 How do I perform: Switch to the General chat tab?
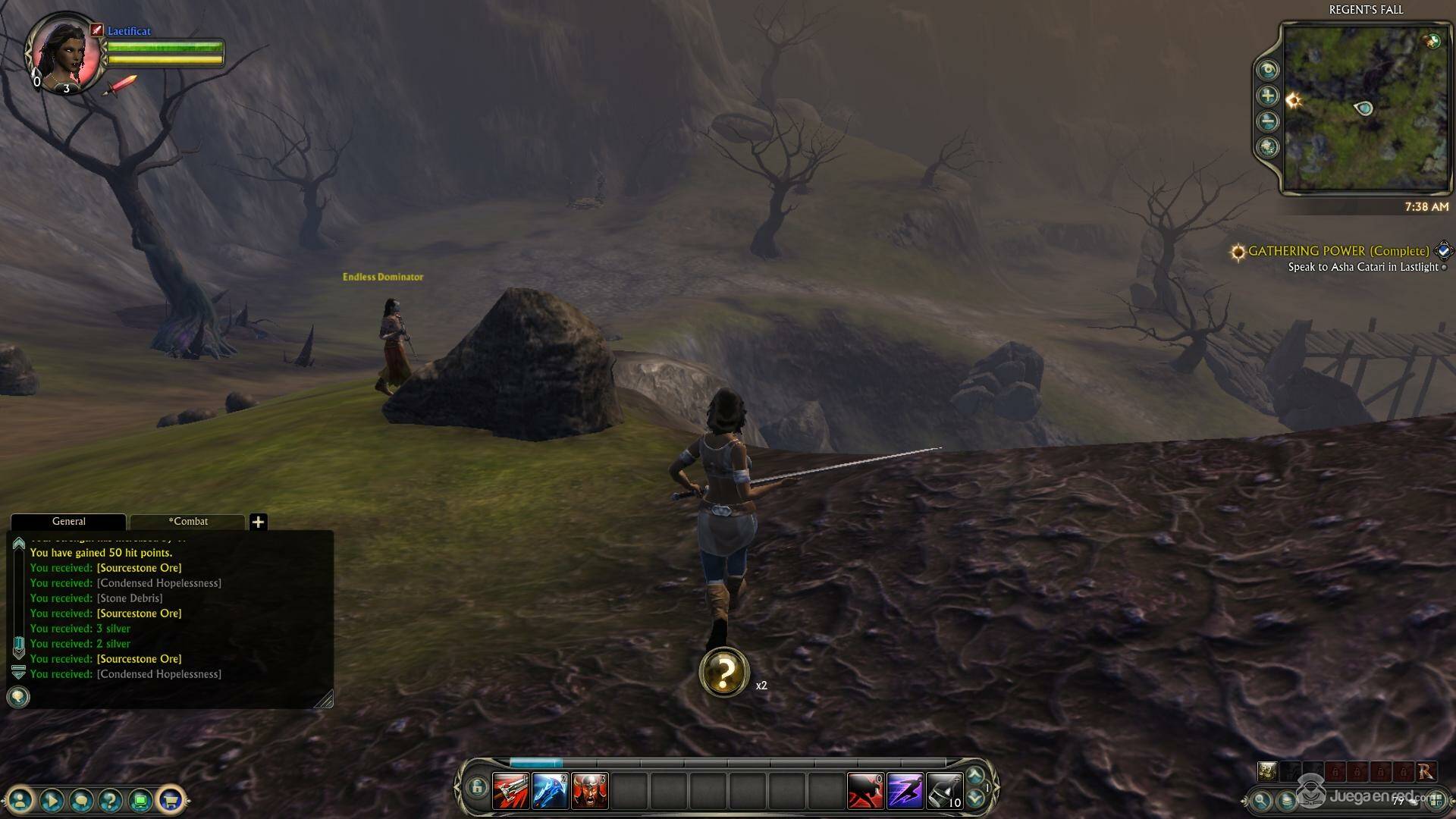point(68,522)
